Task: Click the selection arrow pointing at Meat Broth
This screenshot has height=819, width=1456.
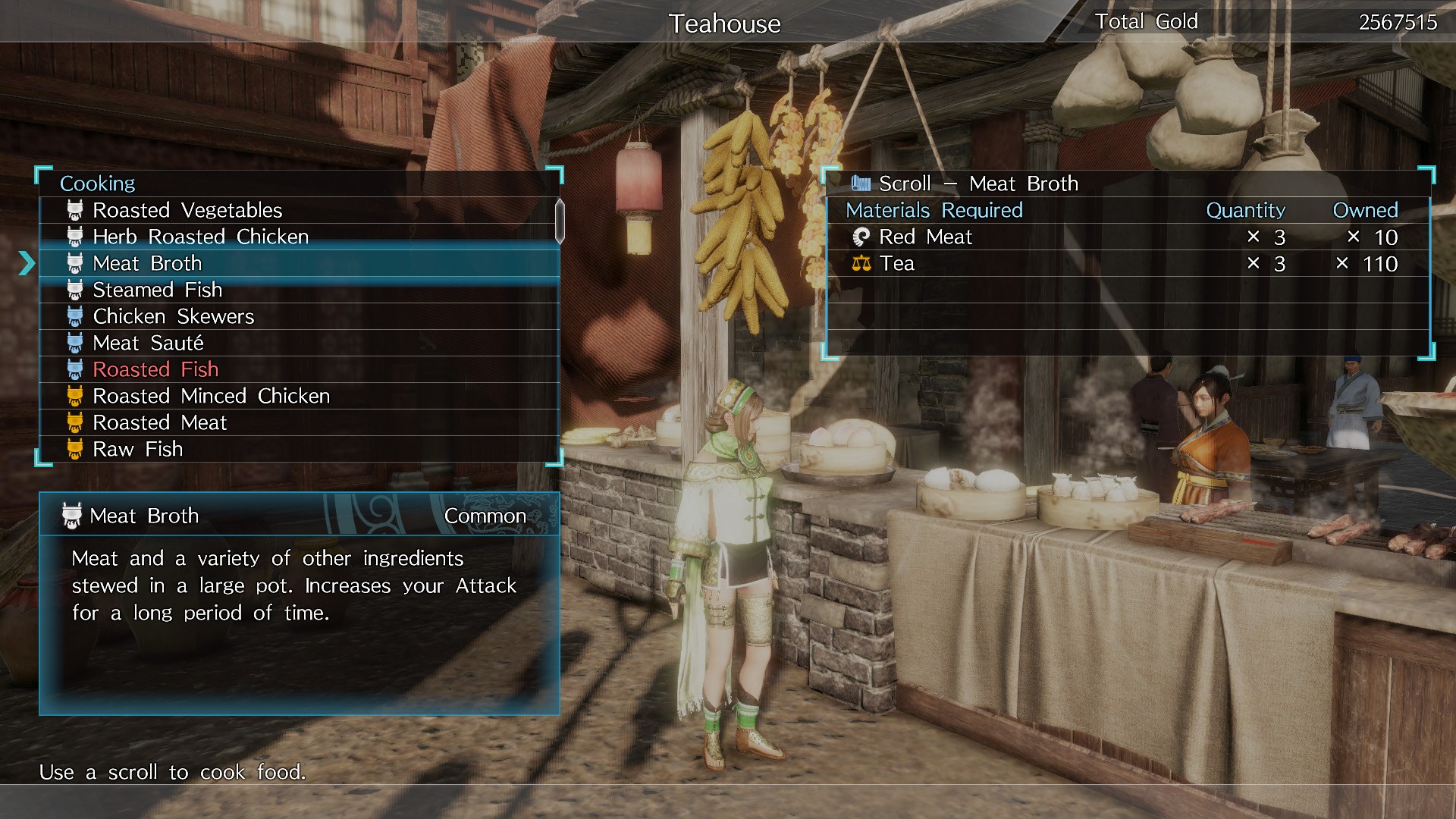Action: (27, 263)
